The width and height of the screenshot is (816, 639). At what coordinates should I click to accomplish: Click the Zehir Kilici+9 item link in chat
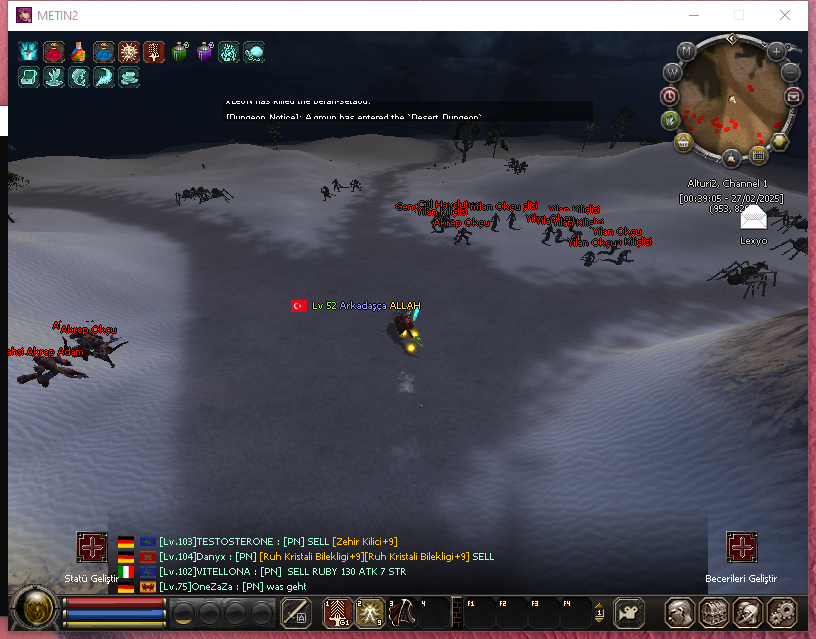click(364, 541)
